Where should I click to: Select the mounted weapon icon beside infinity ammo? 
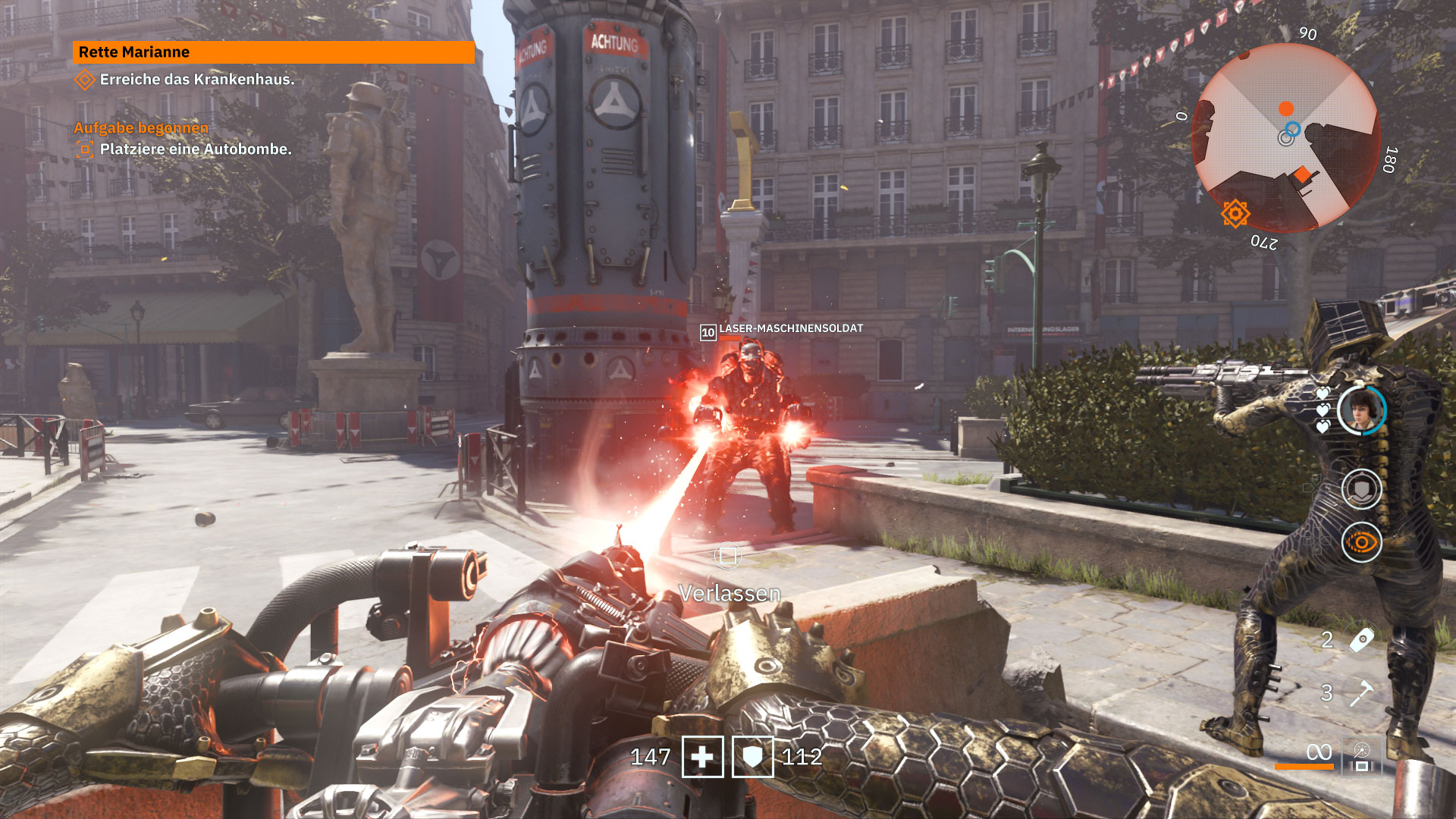point(1362,757)
